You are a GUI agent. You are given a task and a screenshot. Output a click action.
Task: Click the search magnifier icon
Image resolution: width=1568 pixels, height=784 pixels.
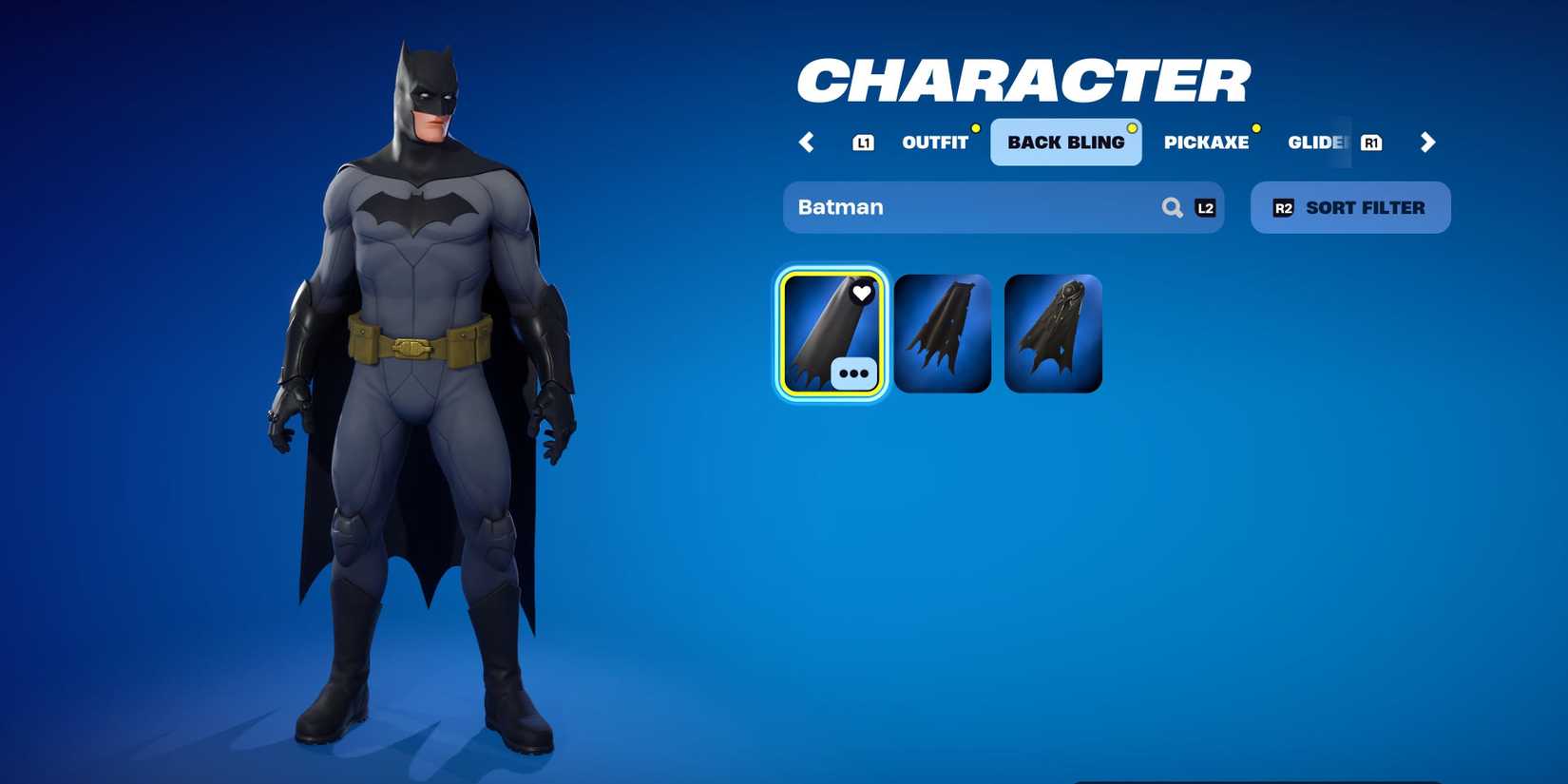point(1173,207)
